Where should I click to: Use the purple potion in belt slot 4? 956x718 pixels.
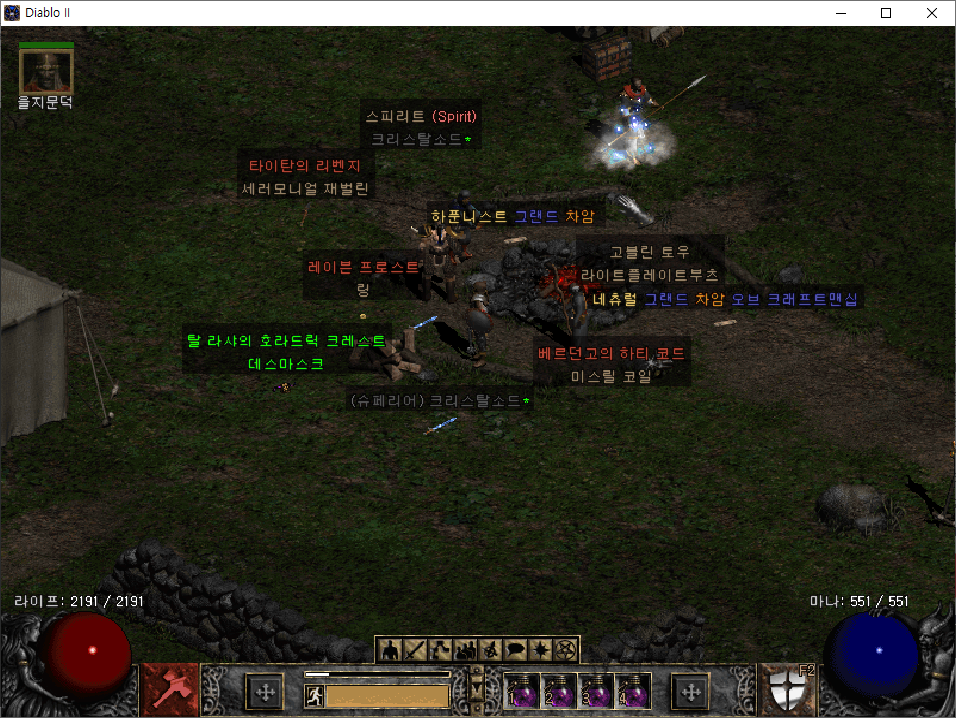[635, 690]
